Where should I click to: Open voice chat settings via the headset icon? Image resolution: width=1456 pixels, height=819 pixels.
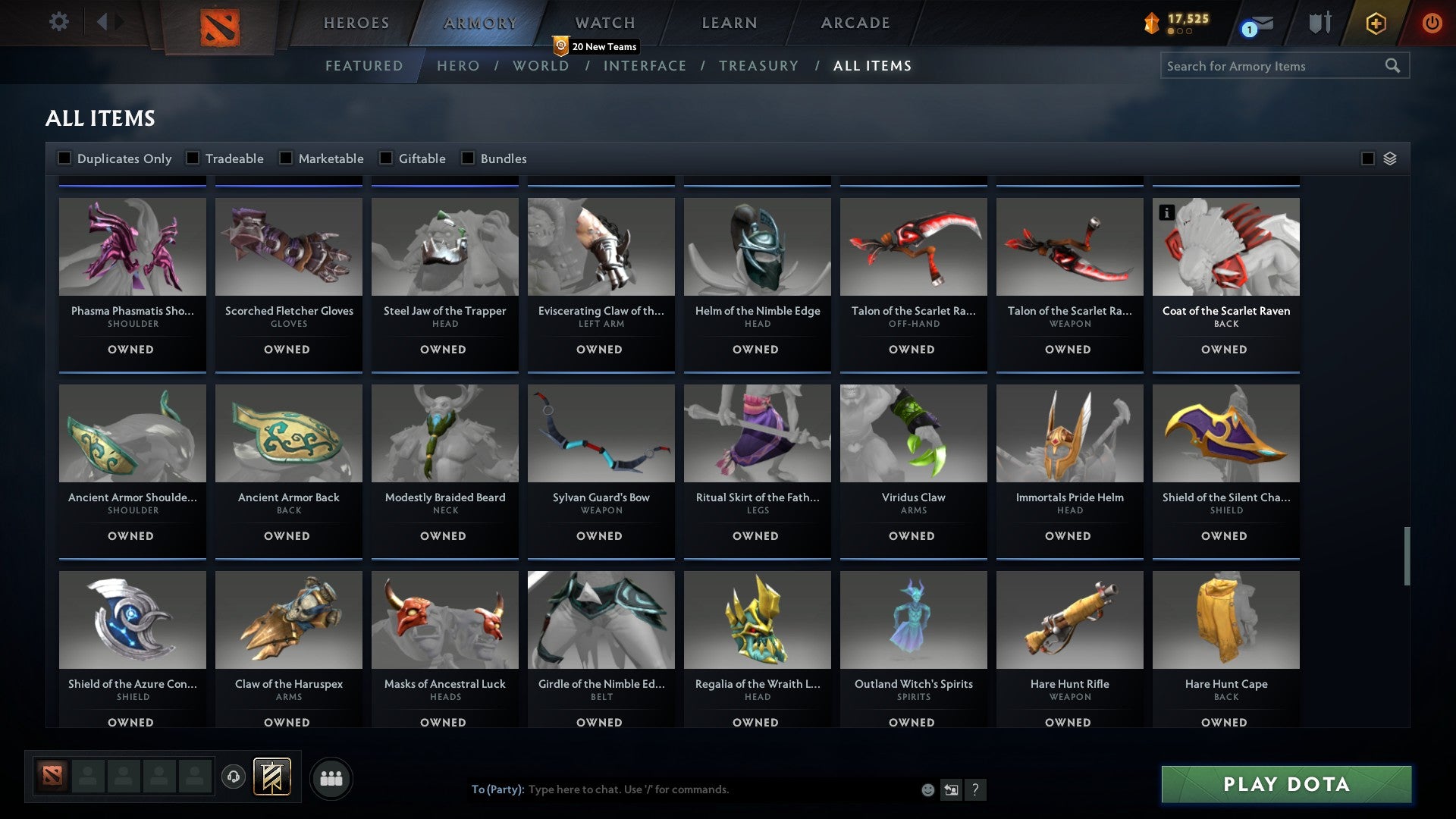tap(232, 777)
